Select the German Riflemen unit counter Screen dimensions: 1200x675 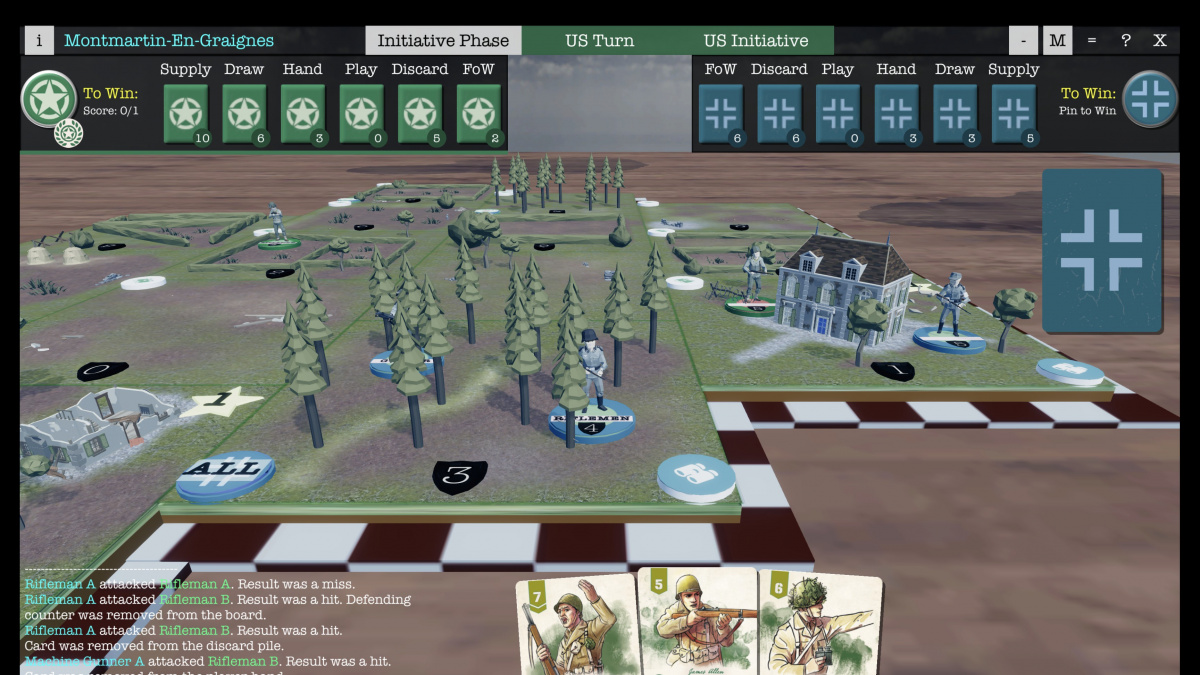[592, 420]
